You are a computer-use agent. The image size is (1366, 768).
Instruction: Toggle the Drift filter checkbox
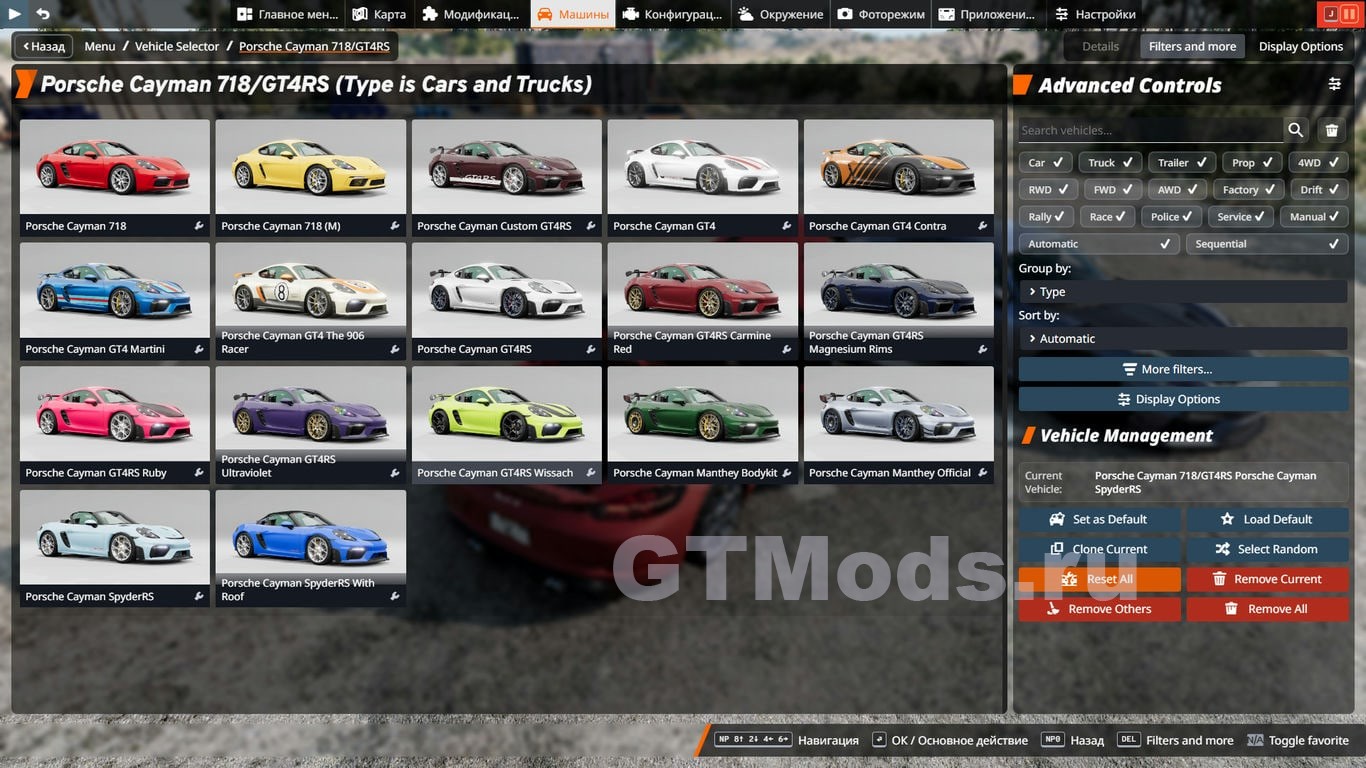1319,190
